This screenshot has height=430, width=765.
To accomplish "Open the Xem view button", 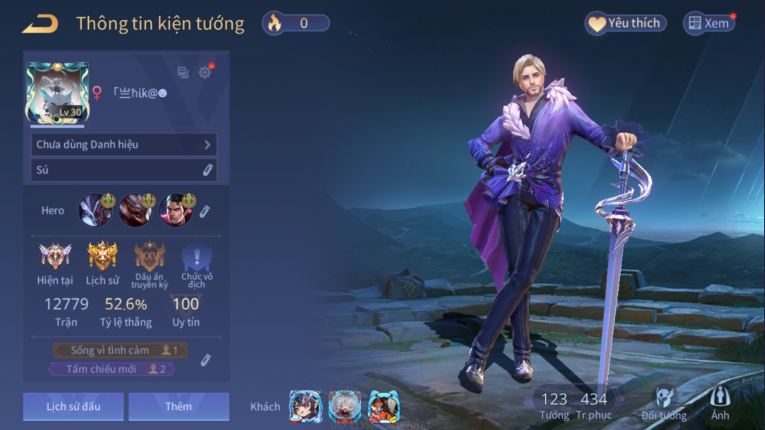I will pos(708,23).
